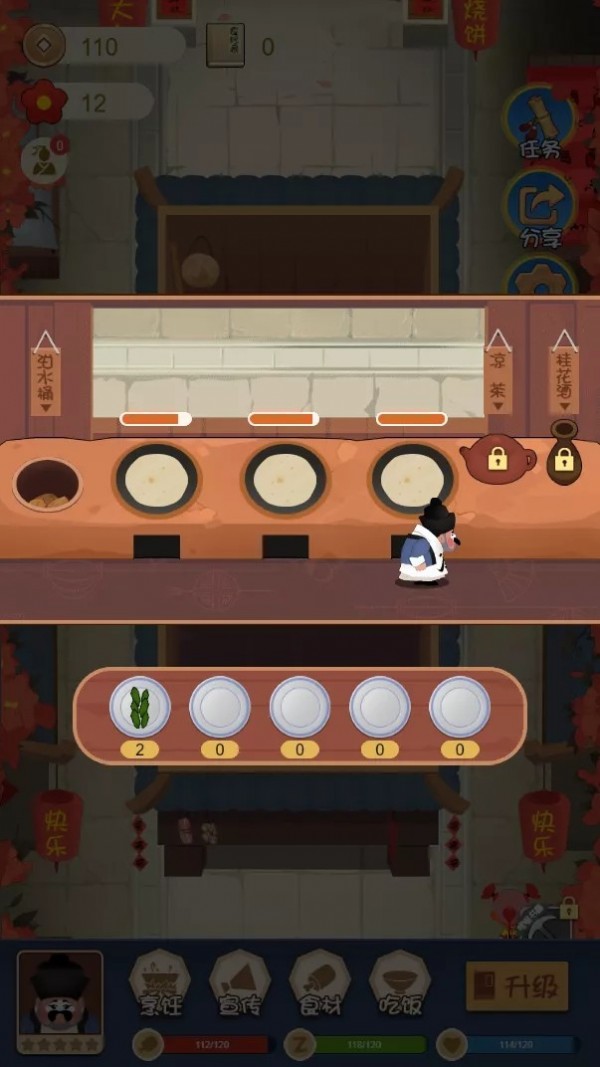This screenshot has width=600, height=1067.
Task: Open the 泡米桶 hanging sign
Action: click(x=46, y=373)
